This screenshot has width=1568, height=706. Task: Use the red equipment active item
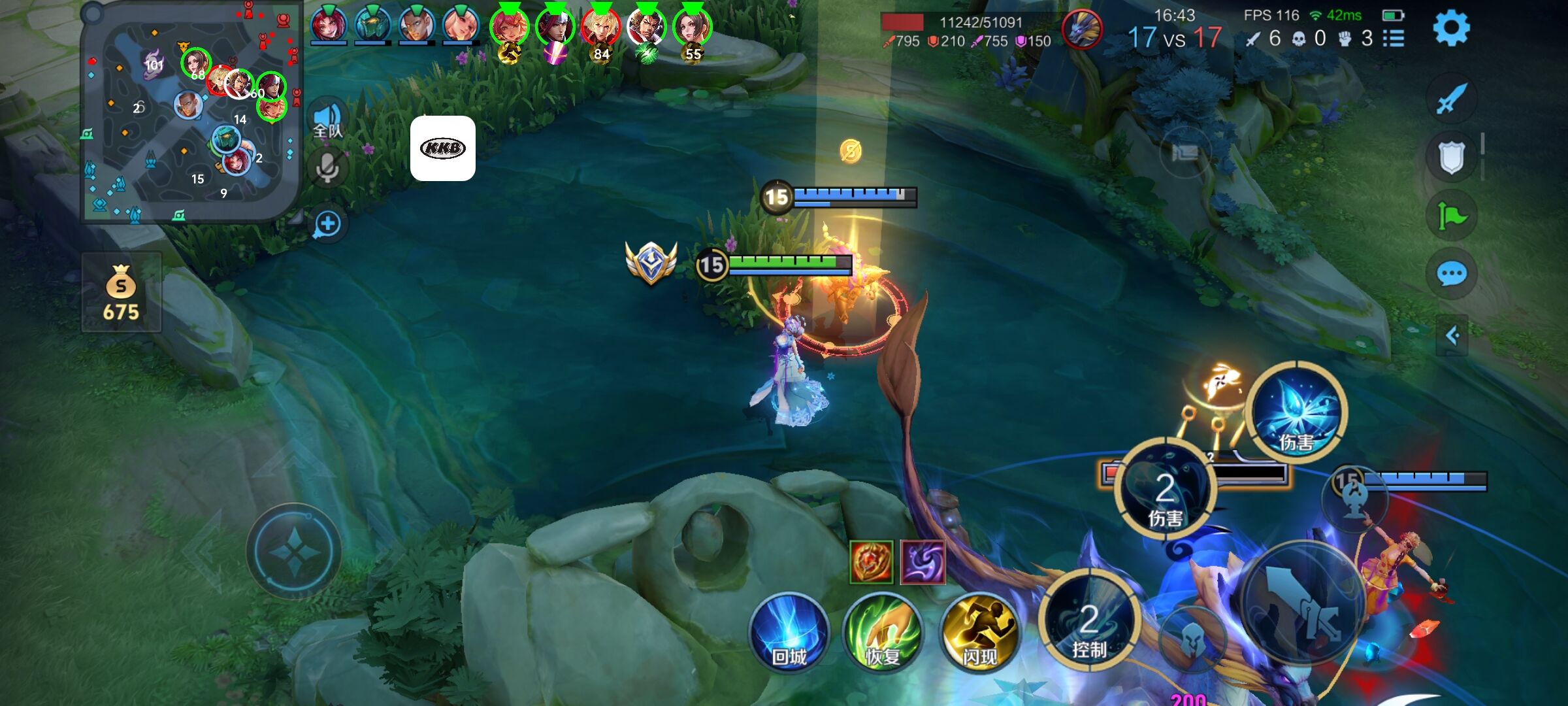pyautogui.click(x=871, y=562)
